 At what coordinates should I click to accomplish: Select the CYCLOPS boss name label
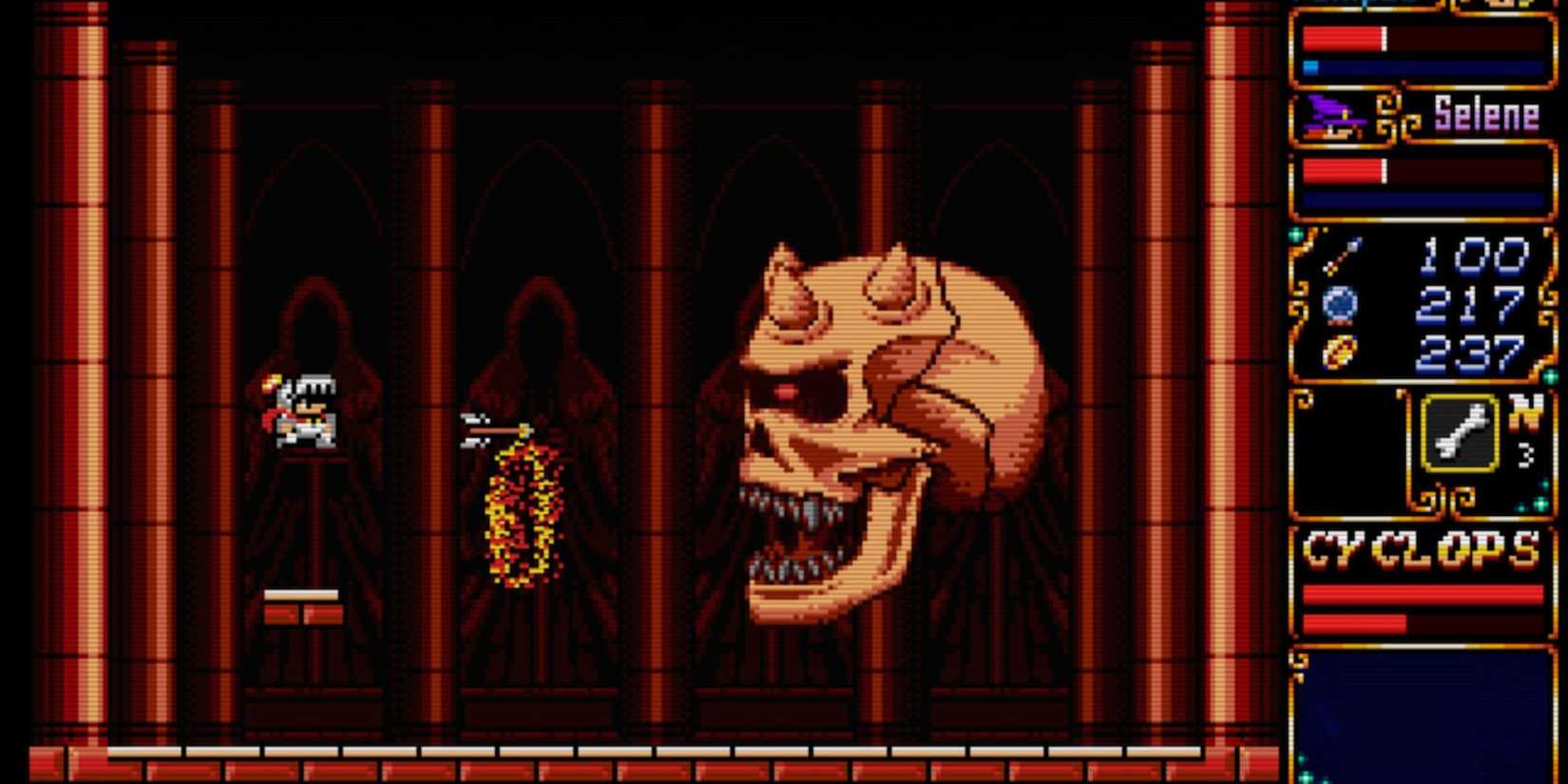pyautogui.click(x=1423, y=545)
